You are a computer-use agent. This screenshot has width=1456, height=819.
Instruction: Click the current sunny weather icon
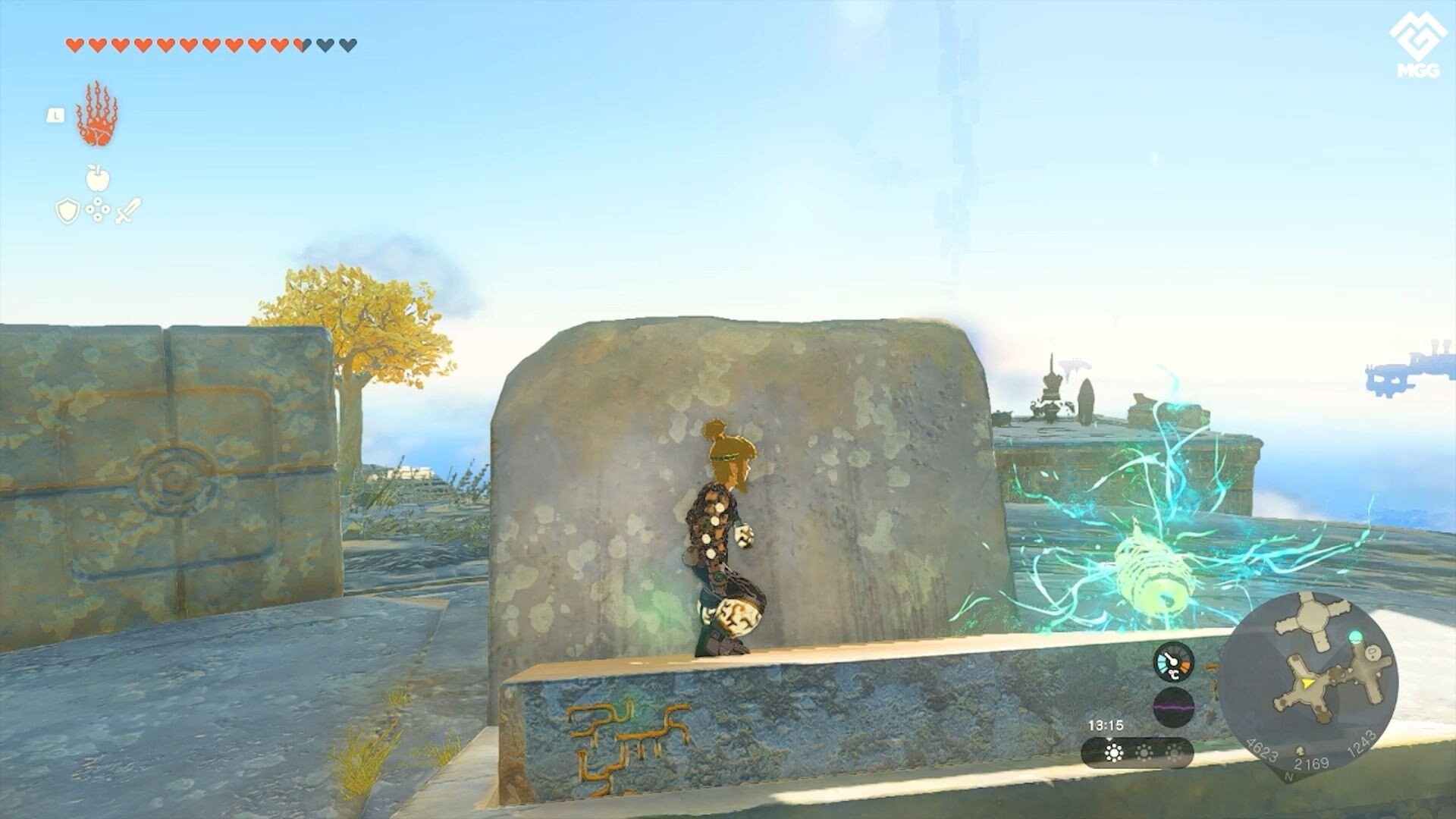click(x=1113, y=752)
